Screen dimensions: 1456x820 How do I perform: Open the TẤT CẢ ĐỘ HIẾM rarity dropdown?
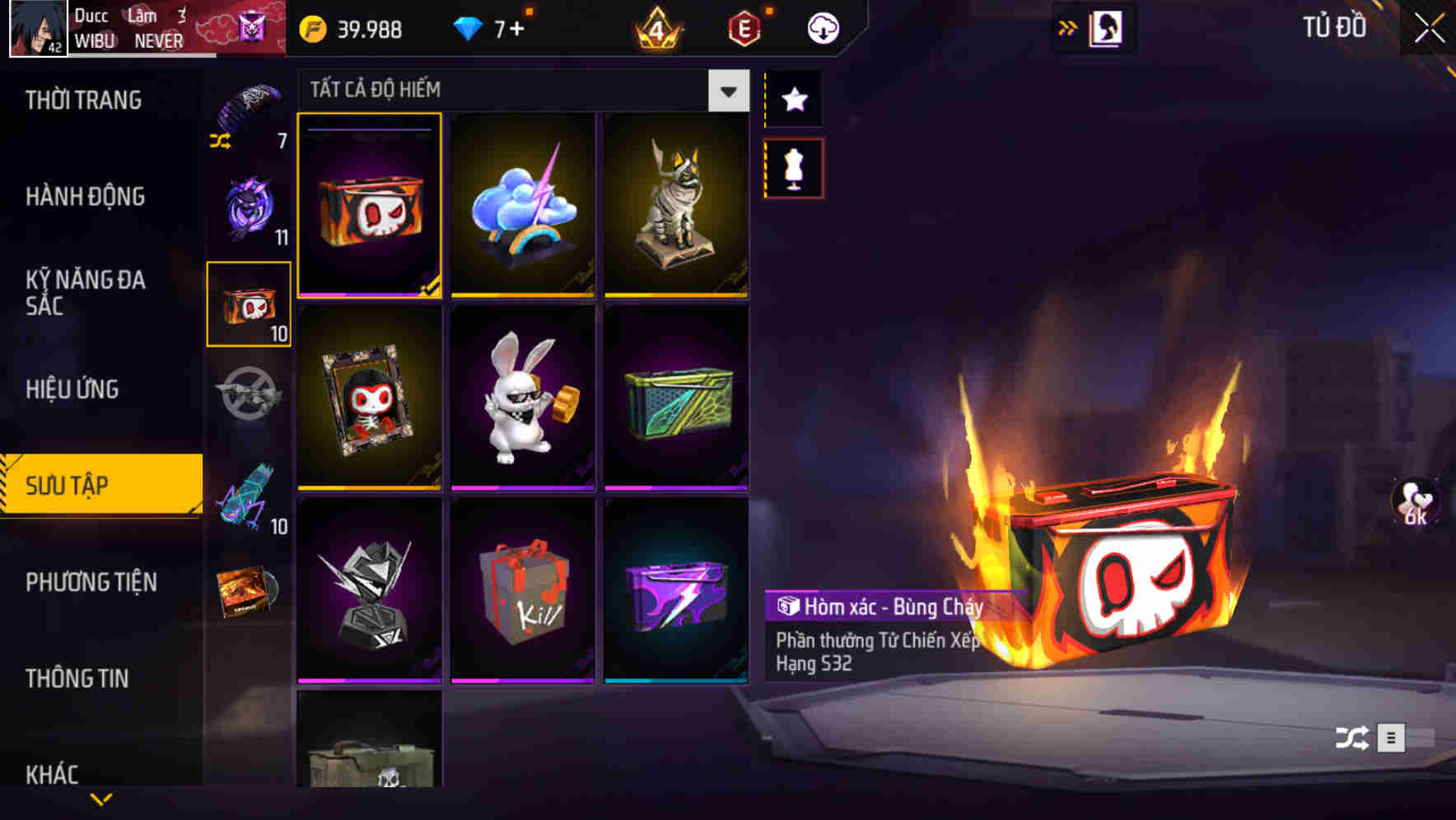[x=726, y=91]
